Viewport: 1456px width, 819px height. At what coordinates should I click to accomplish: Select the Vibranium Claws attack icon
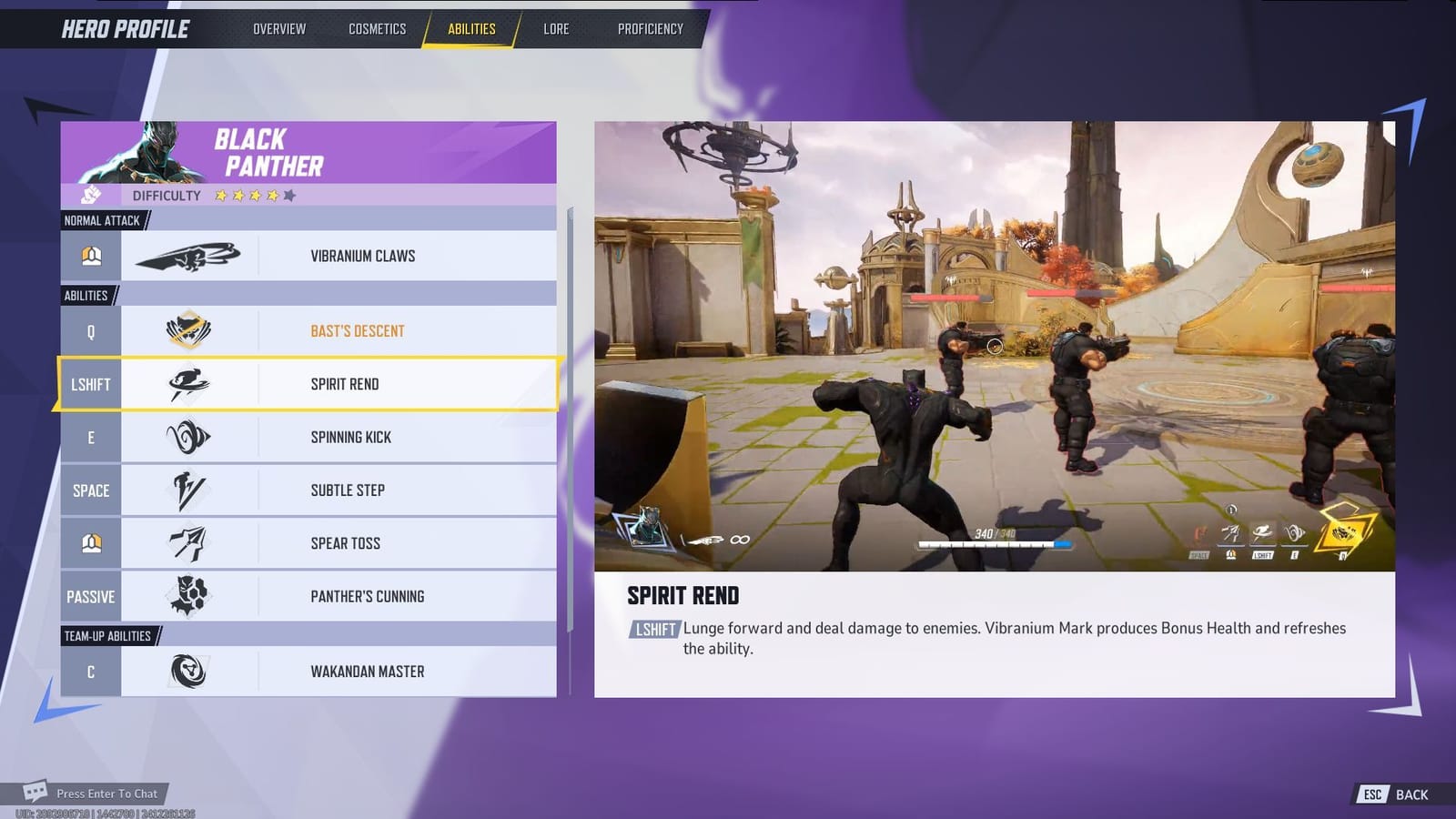click(188, 256)
